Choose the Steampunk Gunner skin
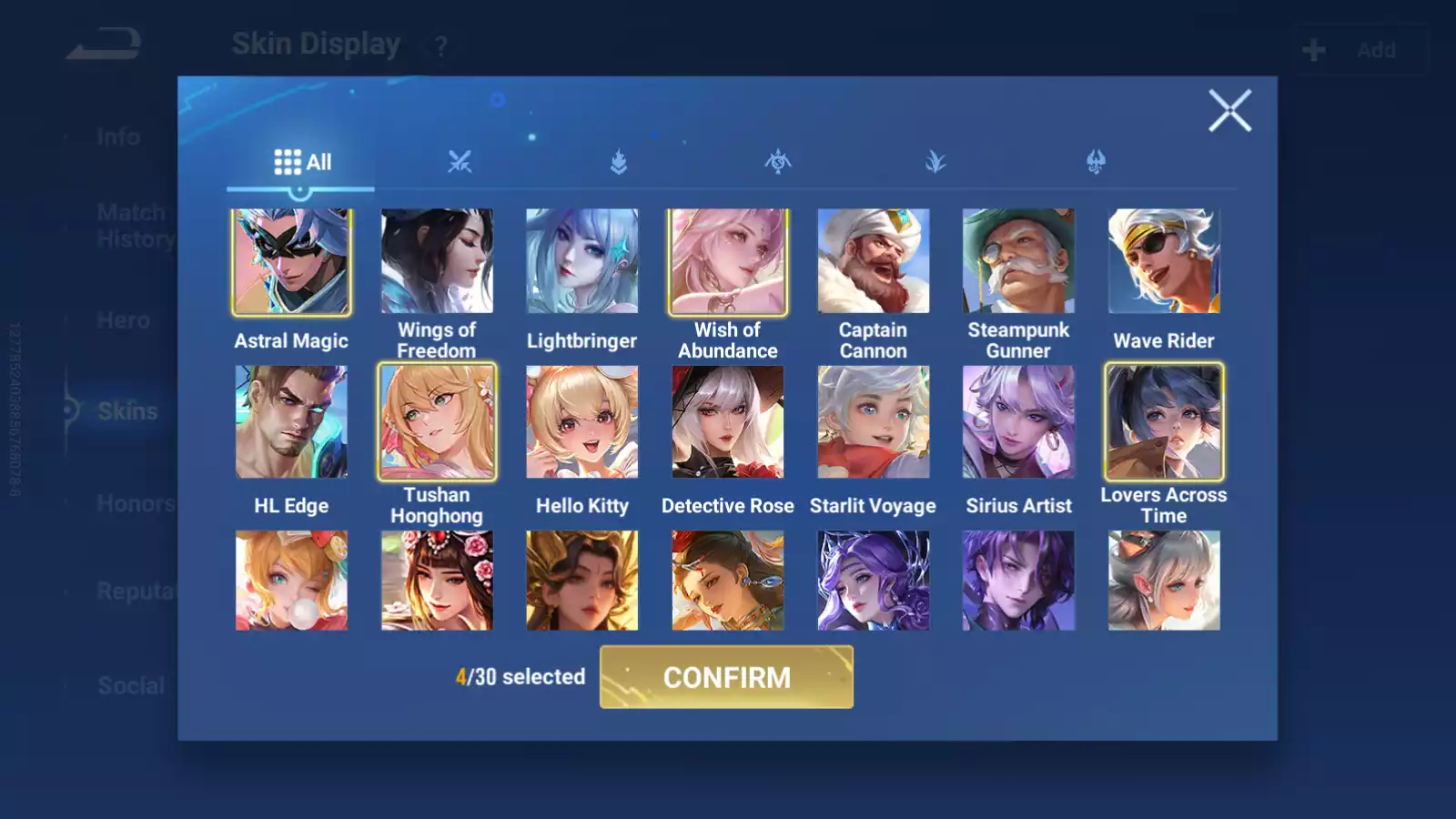 [x=1018, y=262]
